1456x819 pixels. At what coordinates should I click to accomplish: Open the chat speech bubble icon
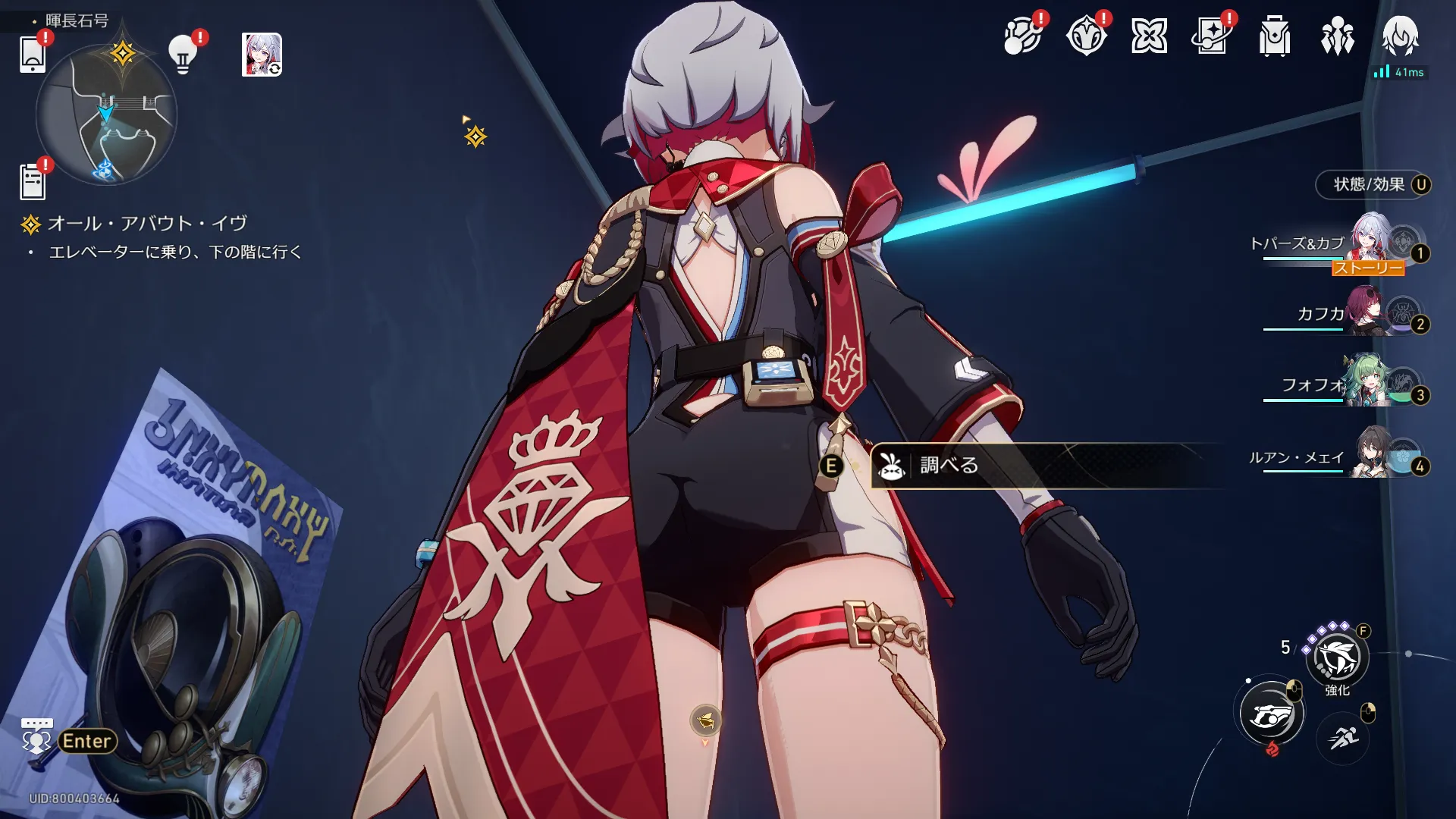point(36,736)
